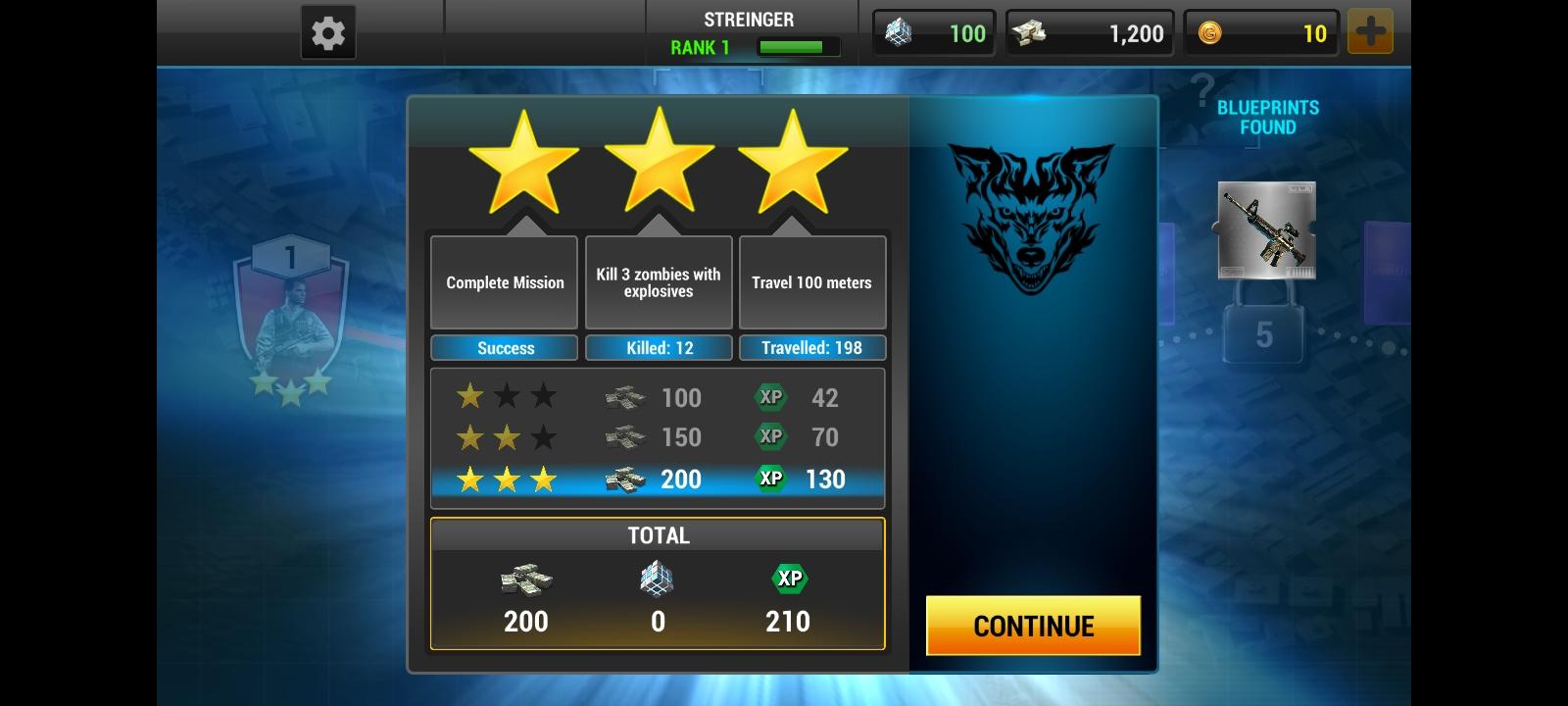The image size is (1568, 706).
Task: Select the Complete Mission objective card
Action: click(503, 282)
